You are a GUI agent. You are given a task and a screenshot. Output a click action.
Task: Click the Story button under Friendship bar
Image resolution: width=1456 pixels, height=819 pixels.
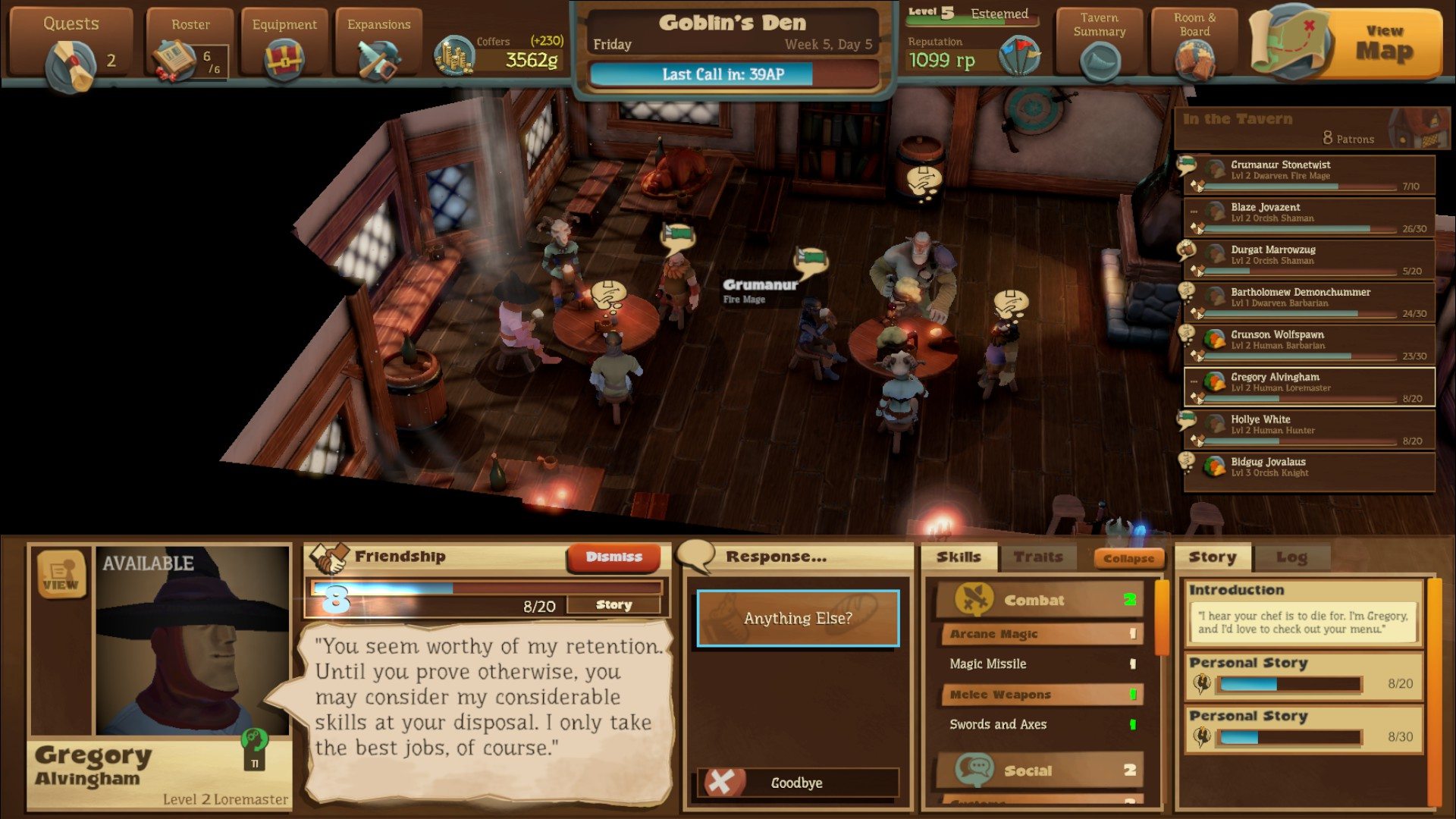(x=613, y=605)
